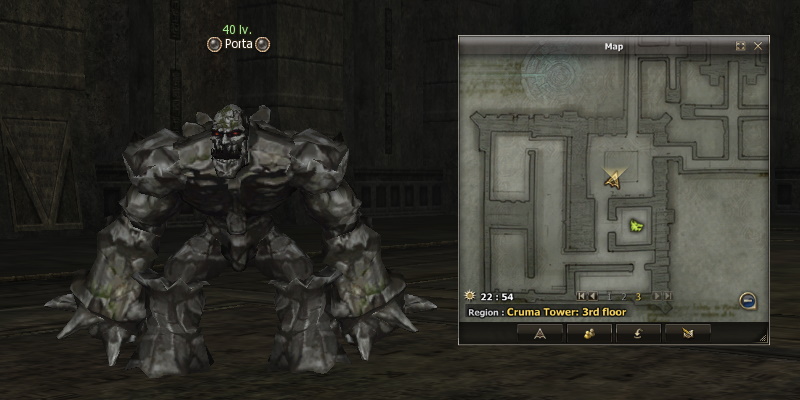Screen dimensions: 800x400
Task: Click the curved return arrow map button
Action: [x=637, y=333]
